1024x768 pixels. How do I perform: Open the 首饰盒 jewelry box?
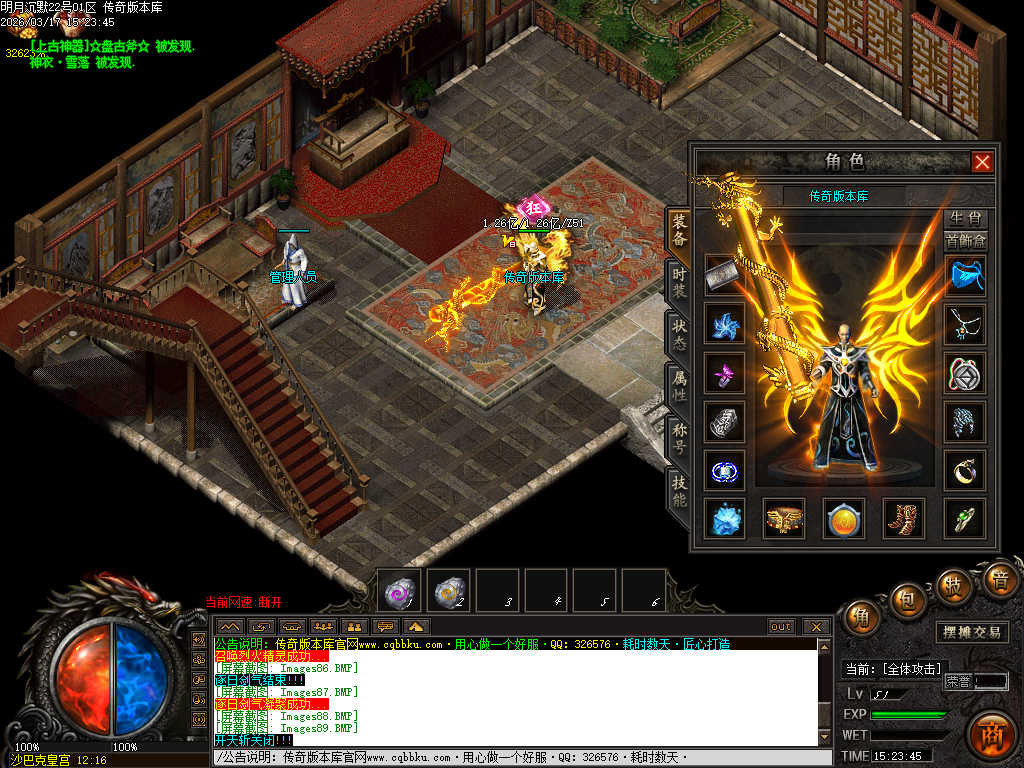(x=965, y=240)
